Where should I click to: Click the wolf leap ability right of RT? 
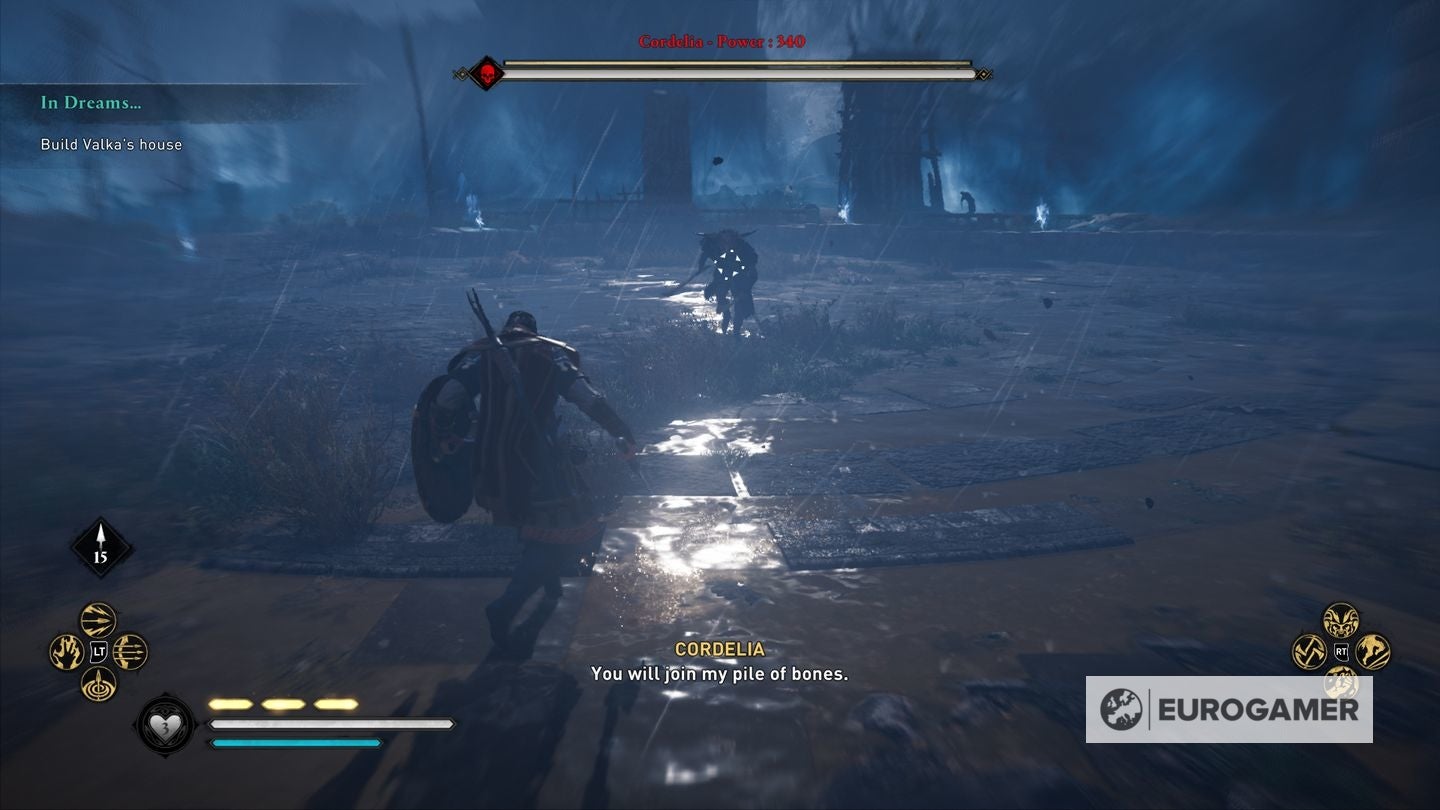[x=1373, y=651]
